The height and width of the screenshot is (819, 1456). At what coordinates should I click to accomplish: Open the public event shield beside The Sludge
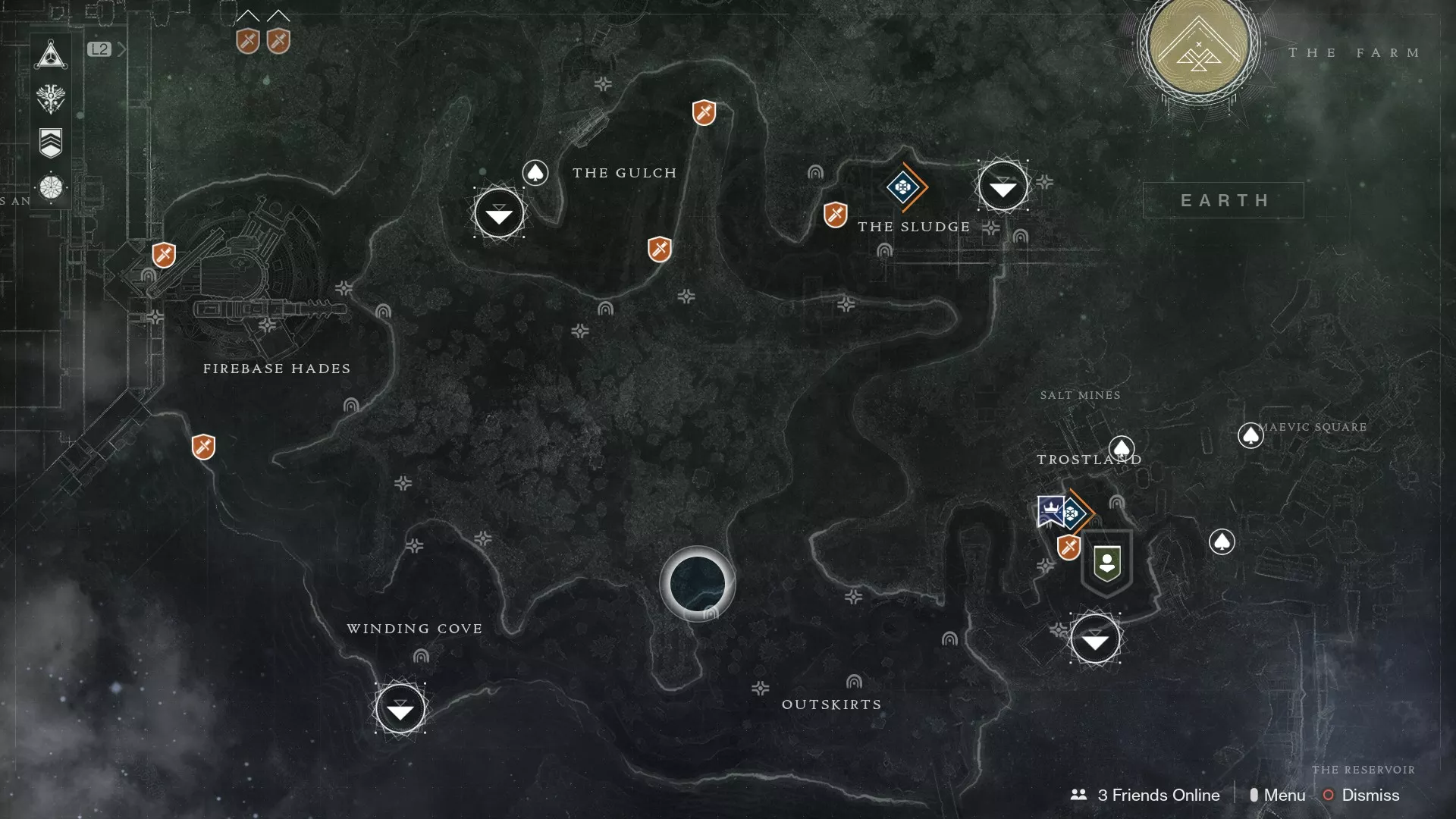coord(834,215)
